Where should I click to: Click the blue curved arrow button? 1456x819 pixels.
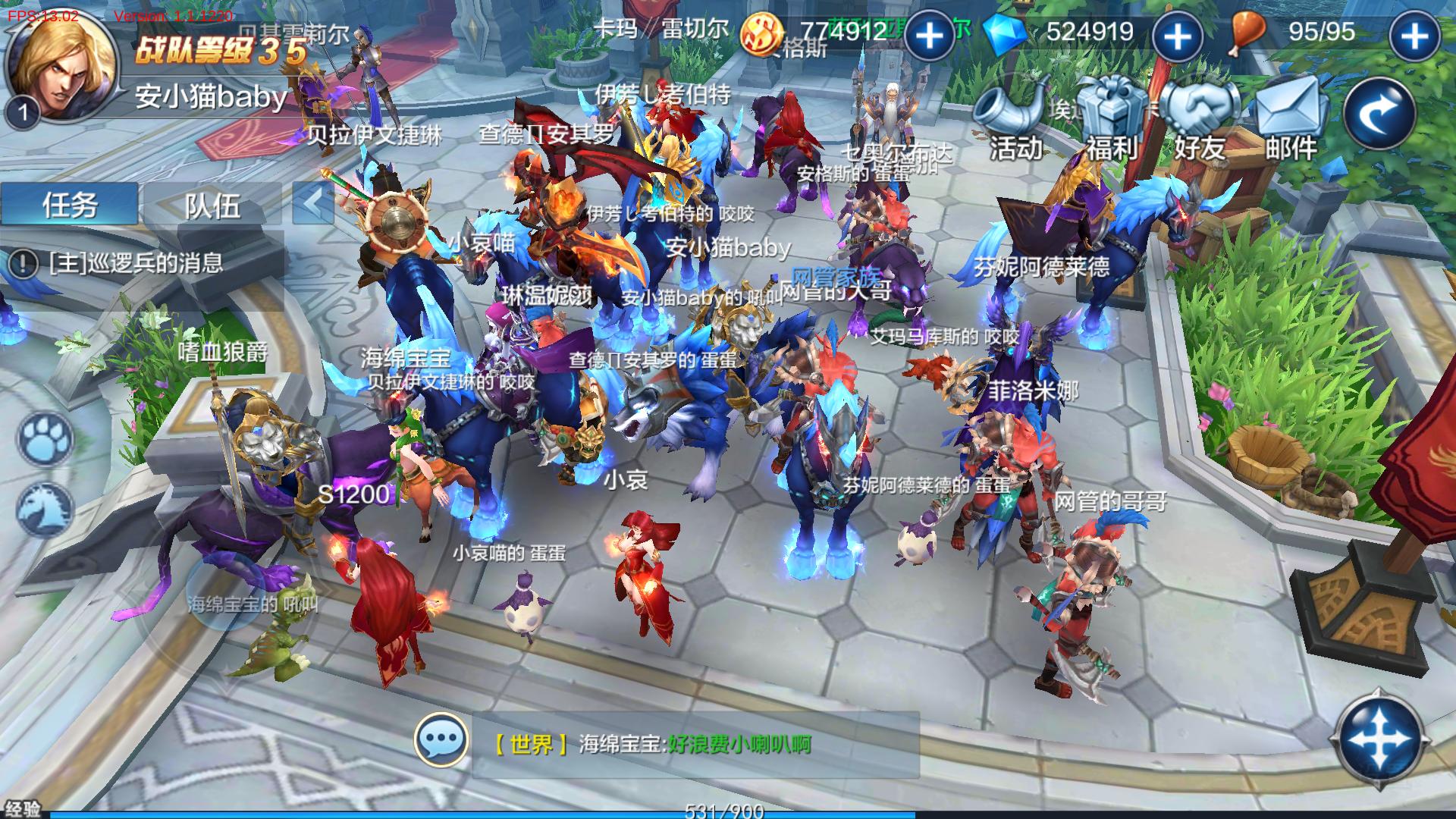(1380, 114)
